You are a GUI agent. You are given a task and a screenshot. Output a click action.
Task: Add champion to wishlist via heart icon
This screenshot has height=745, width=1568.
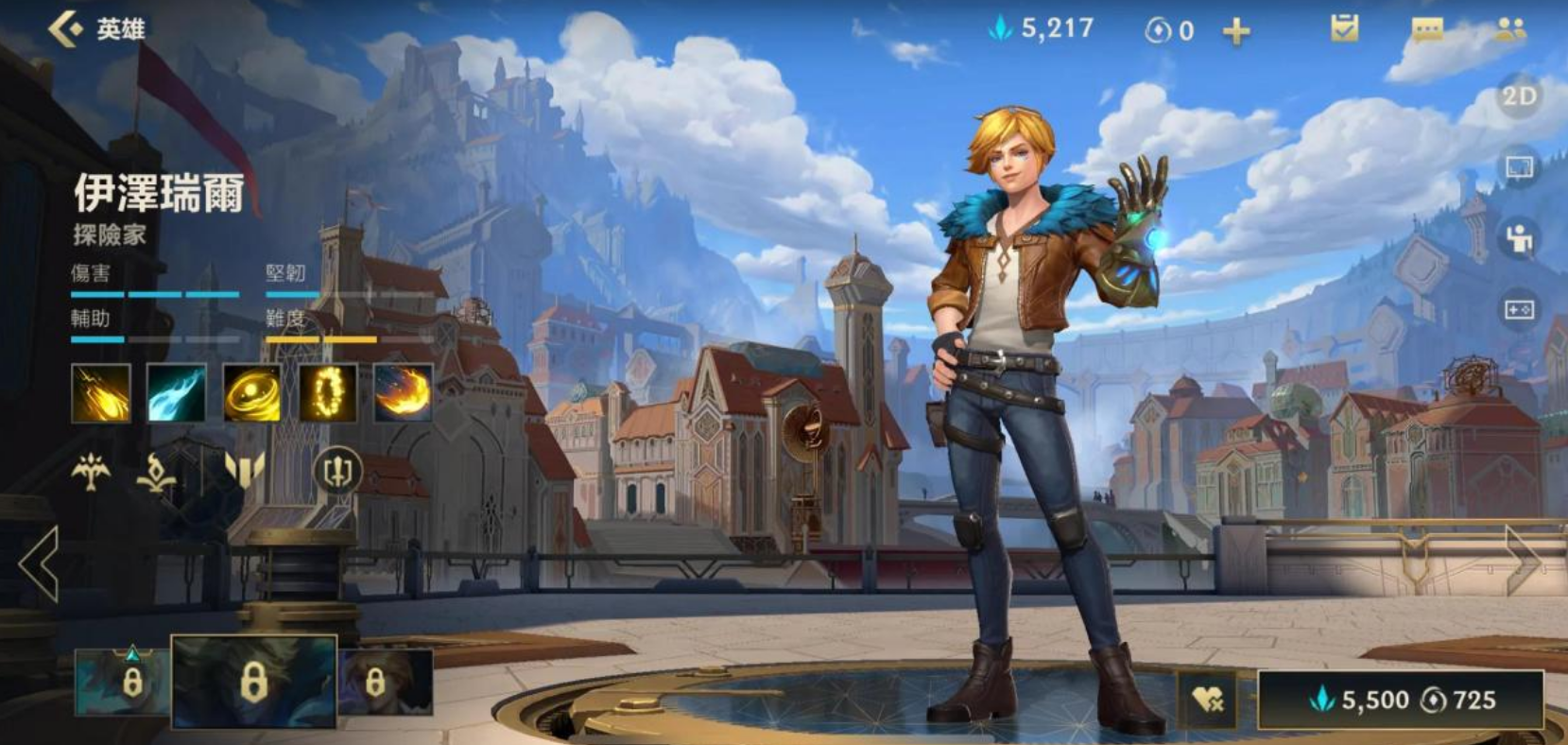pyautogui.click(x=1208, y=700)
